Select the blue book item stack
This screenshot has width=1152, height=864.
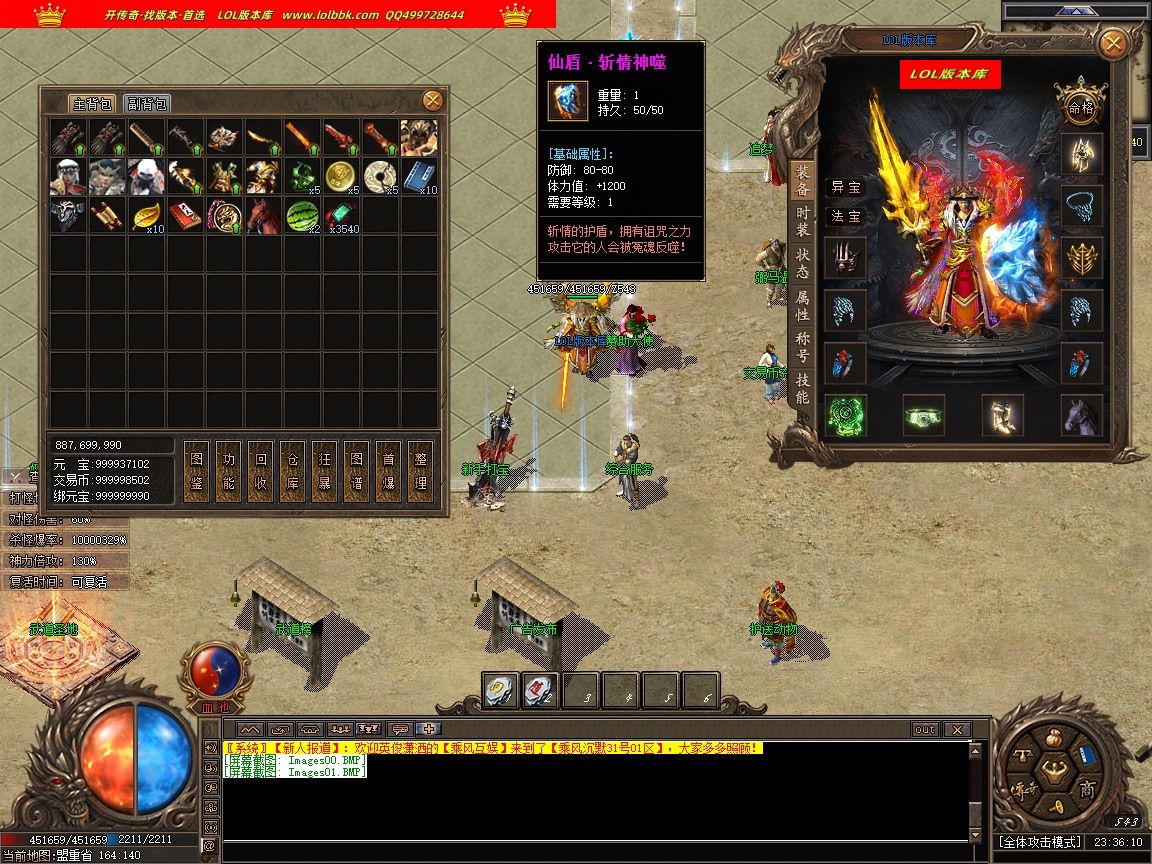419,176
